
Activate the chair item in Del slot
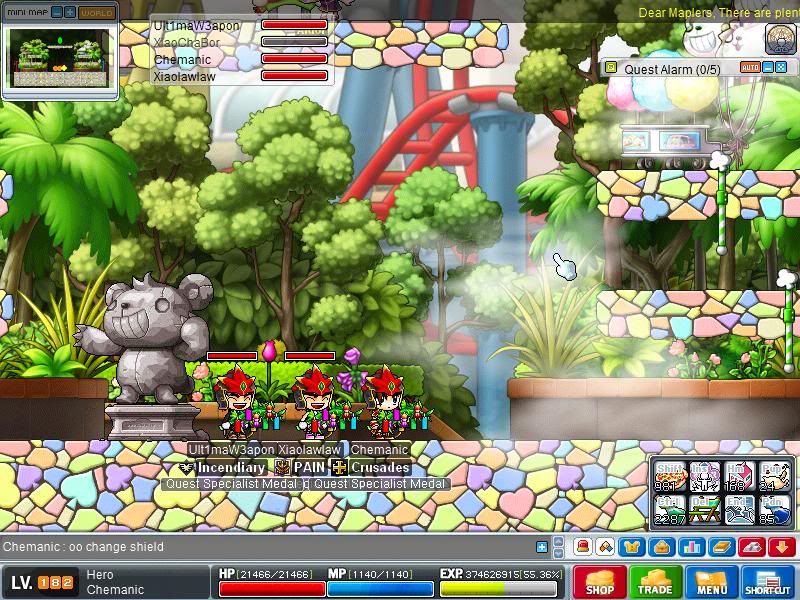[x=705, y=510]
